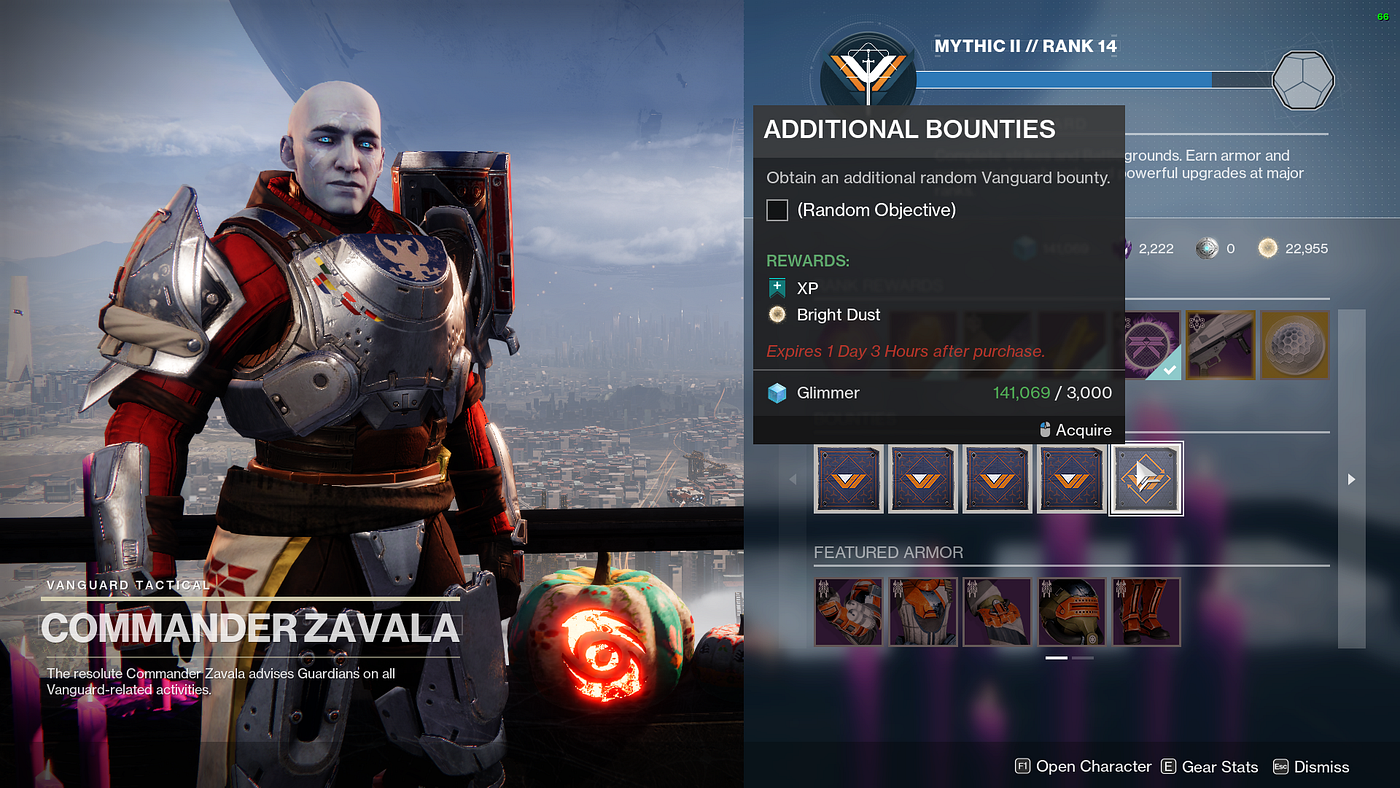The height and width of the screenshot is (788, 1400).
Task: Select the first Vanguard bounty tile
Action: pyautogui.click(x=848, y=478)
